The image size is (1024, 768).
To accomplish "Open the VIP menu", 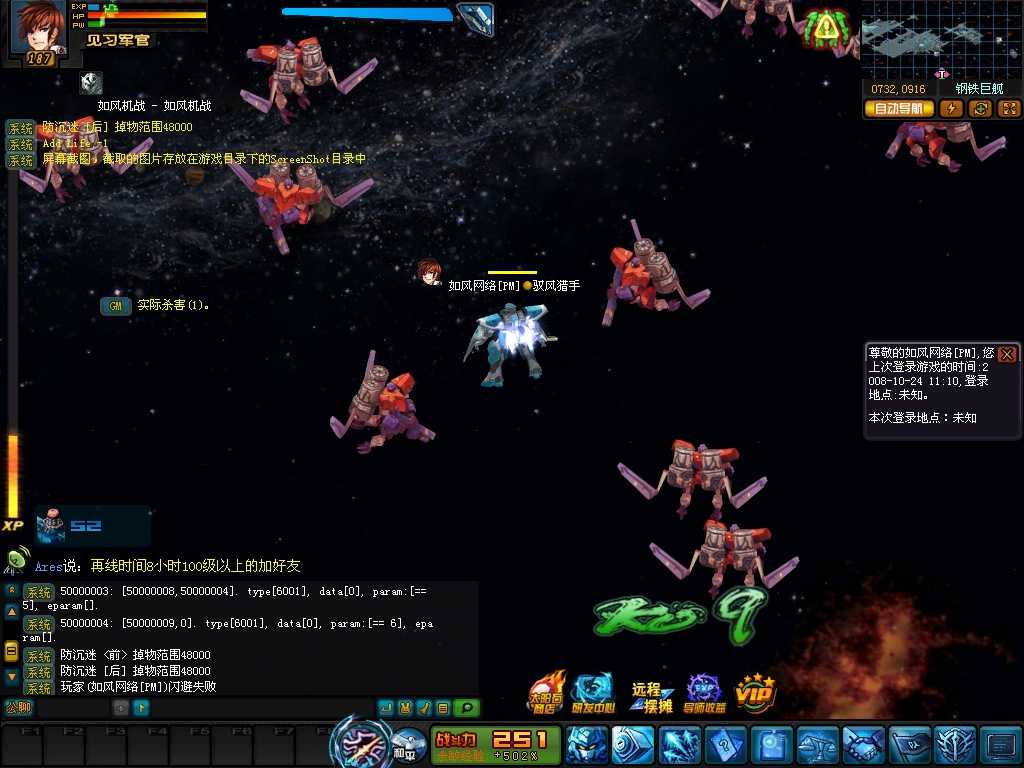I will coord(756,691).
